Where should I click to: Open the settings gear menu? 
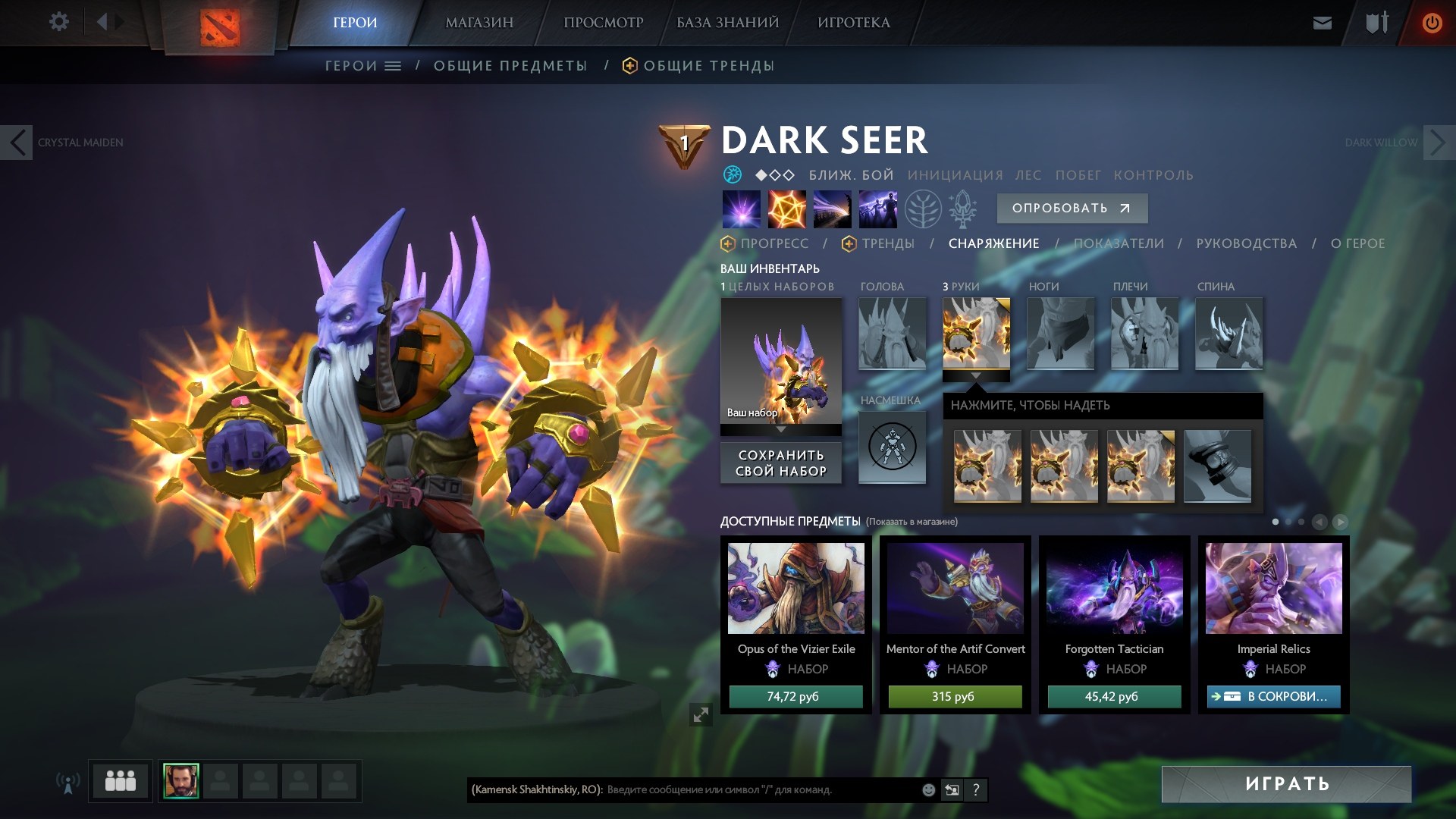(x=58, y=22)
